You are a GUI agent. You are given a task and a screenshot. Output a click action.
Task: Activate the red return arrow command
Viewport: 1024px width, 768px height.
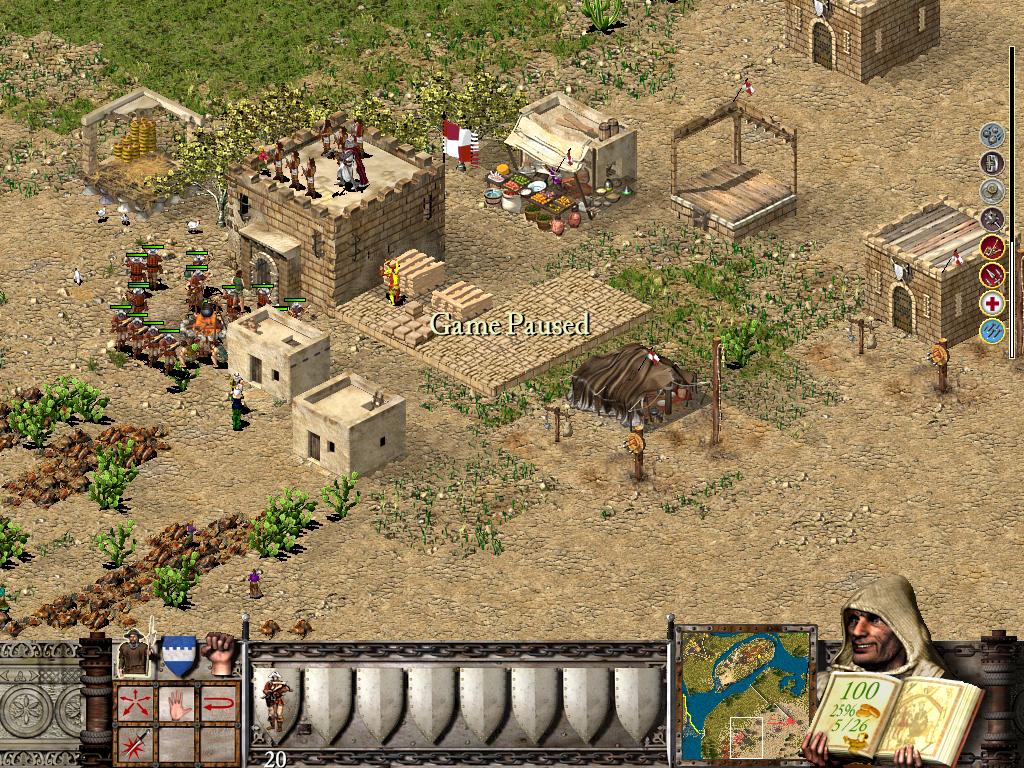pyautogui.click(x=219, y=704)
